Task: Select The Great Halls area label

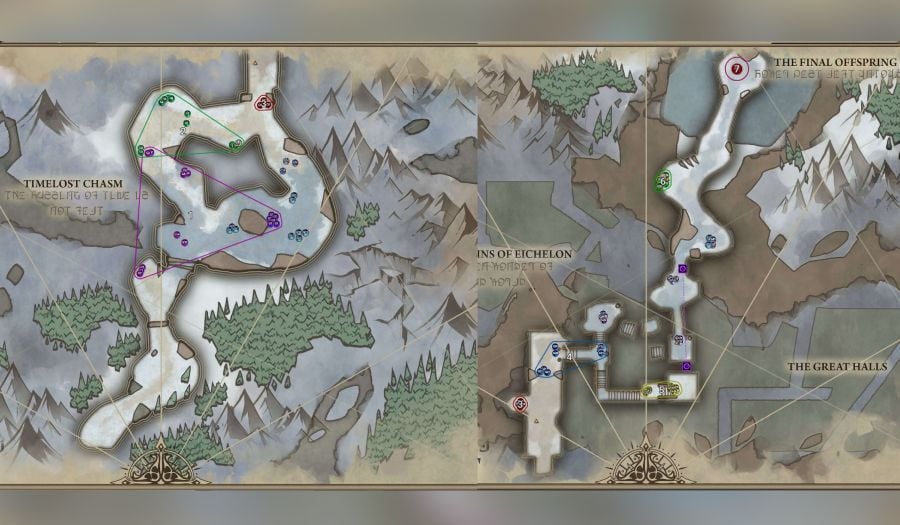Action: tap(837, 368)
